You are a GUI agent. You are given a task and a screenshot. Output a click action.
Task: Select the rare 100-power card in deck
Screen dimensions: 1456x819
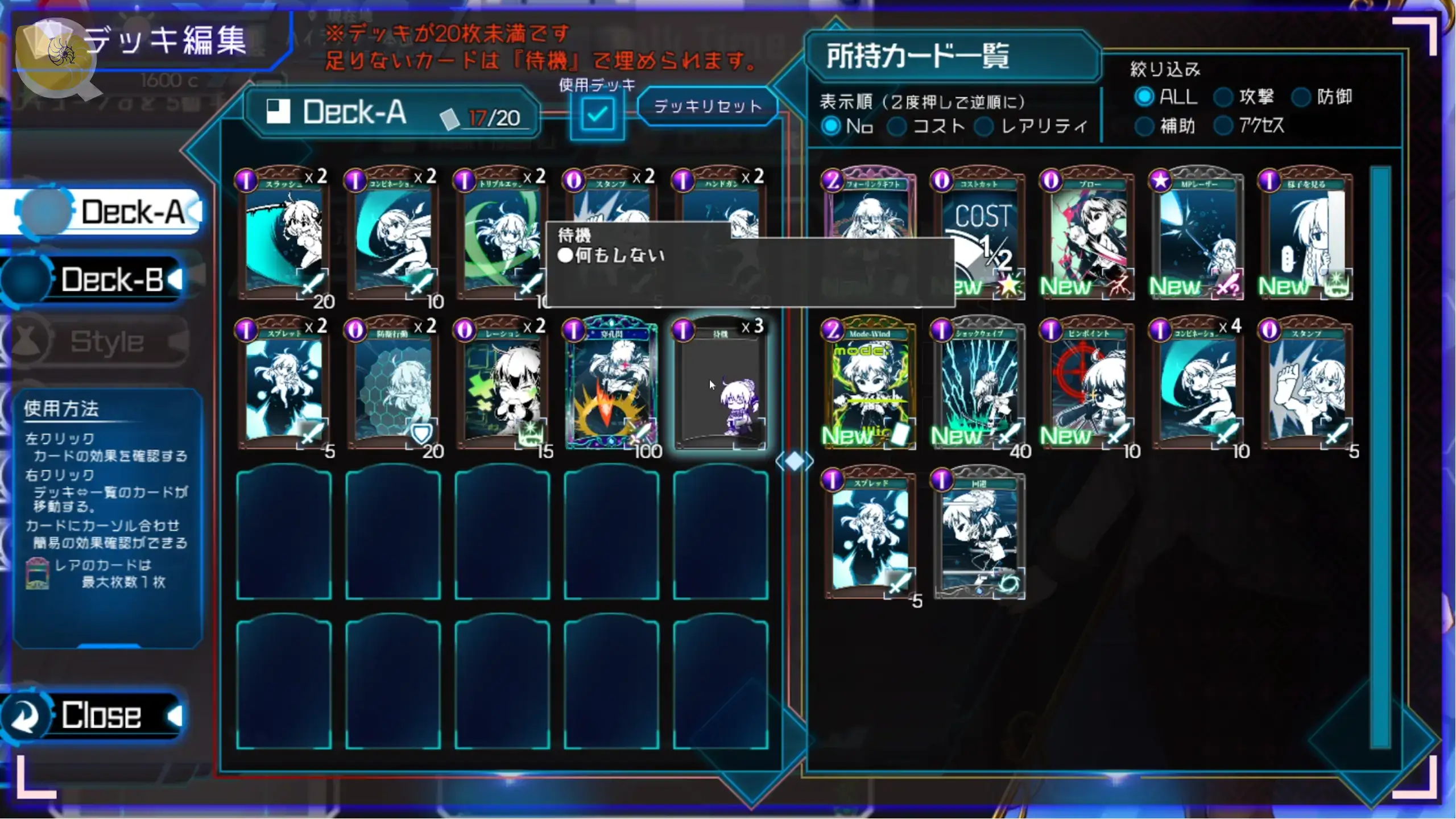[x=612, y=384]
